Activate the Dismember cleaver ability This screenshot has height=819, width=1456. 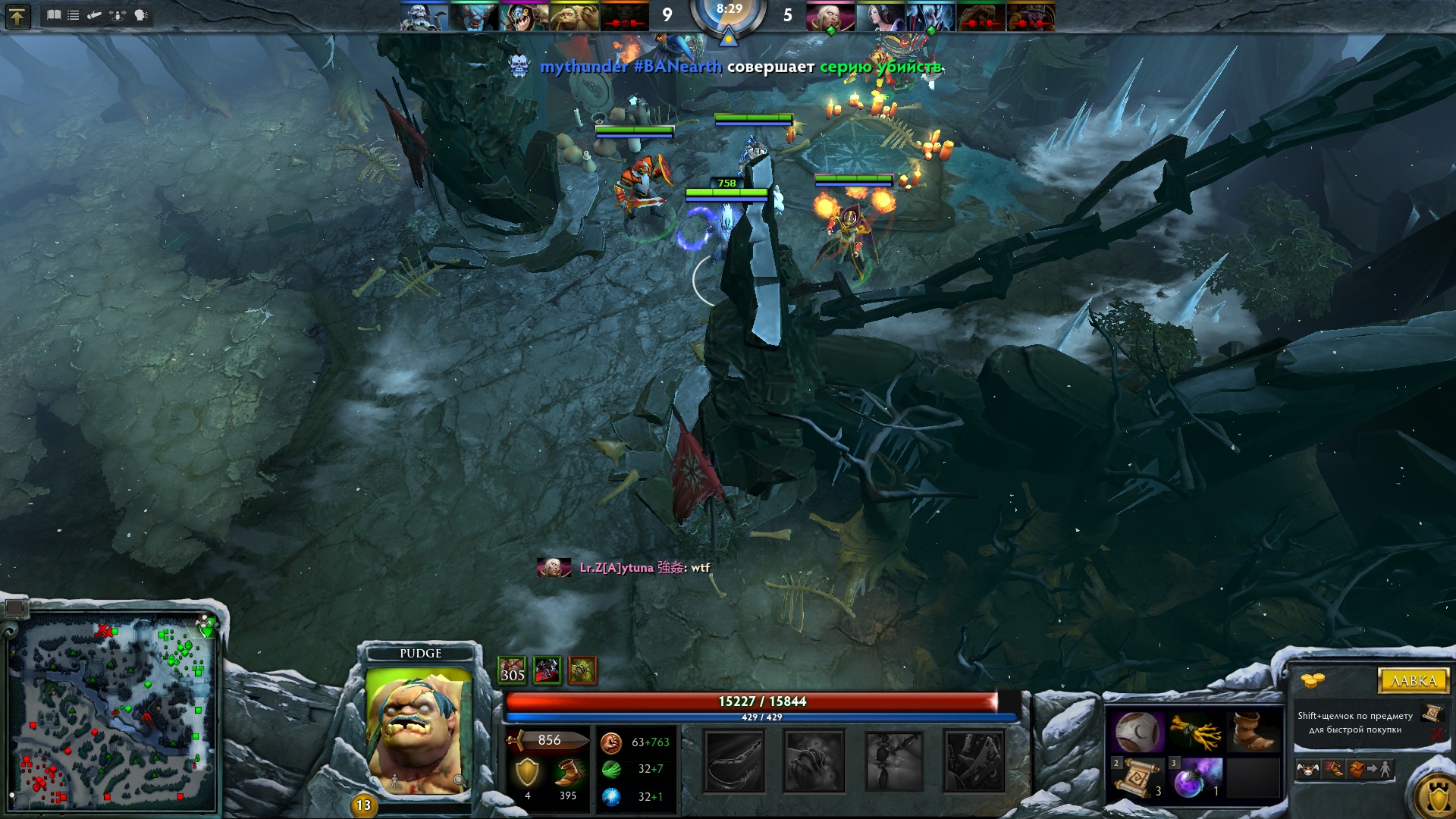(974, 761)
